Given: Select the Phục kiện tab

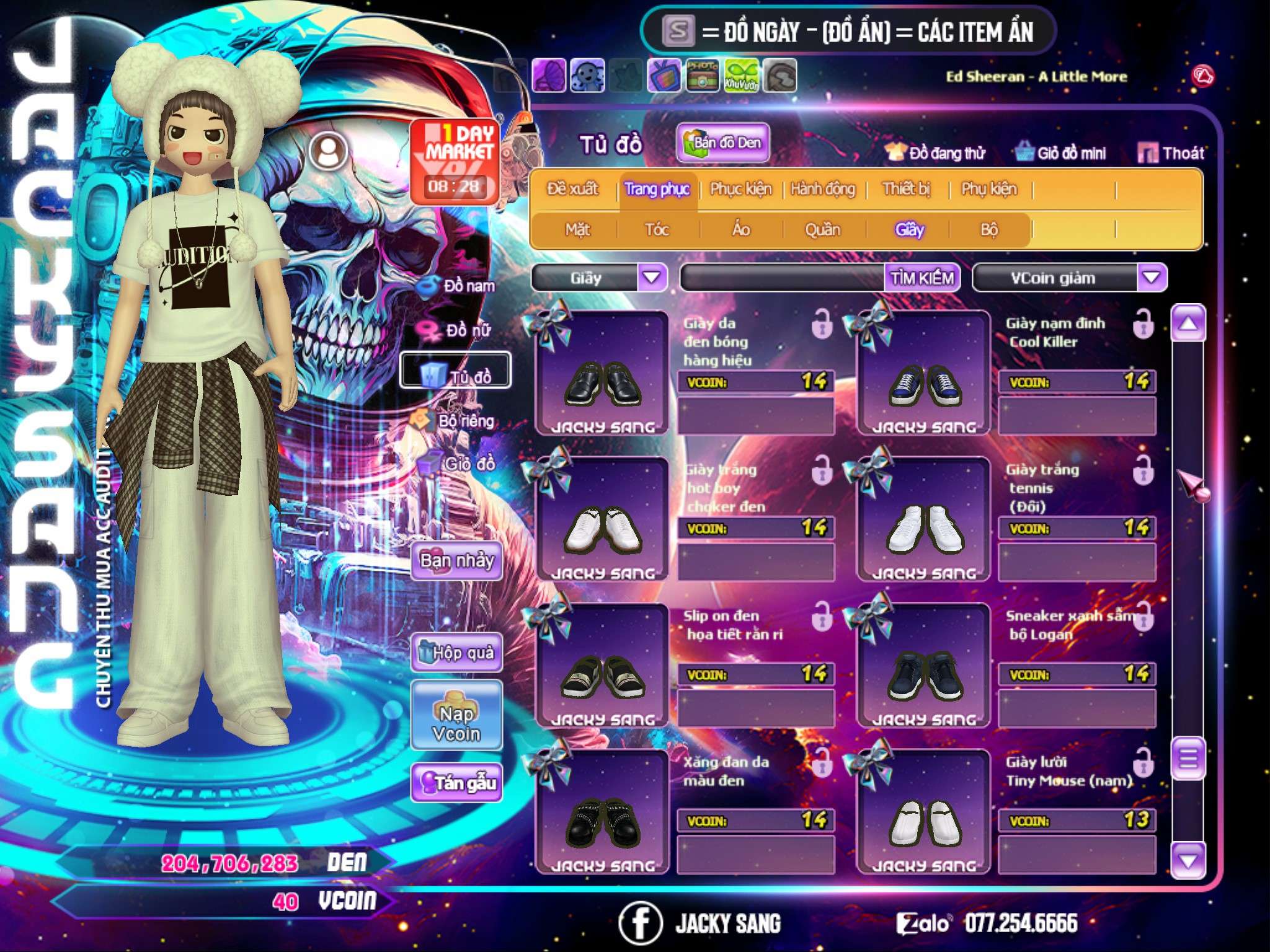Looking at the screenshot, I should pyautogui.click(x=740, y=189).
